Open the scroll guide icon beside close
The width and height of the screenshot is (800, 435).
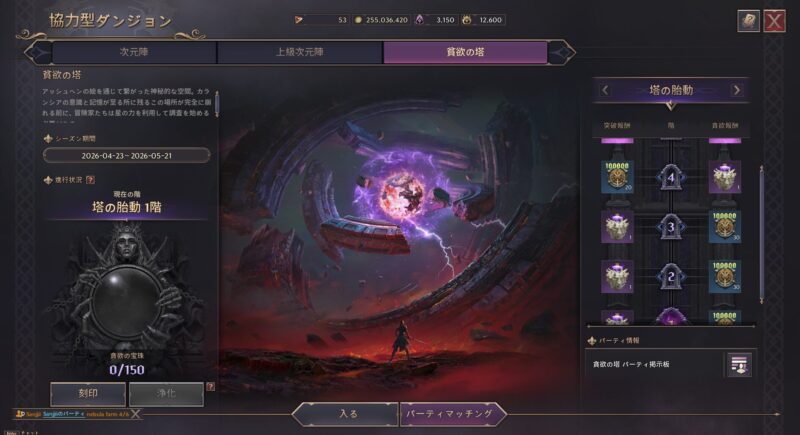[x=748, y=21]
